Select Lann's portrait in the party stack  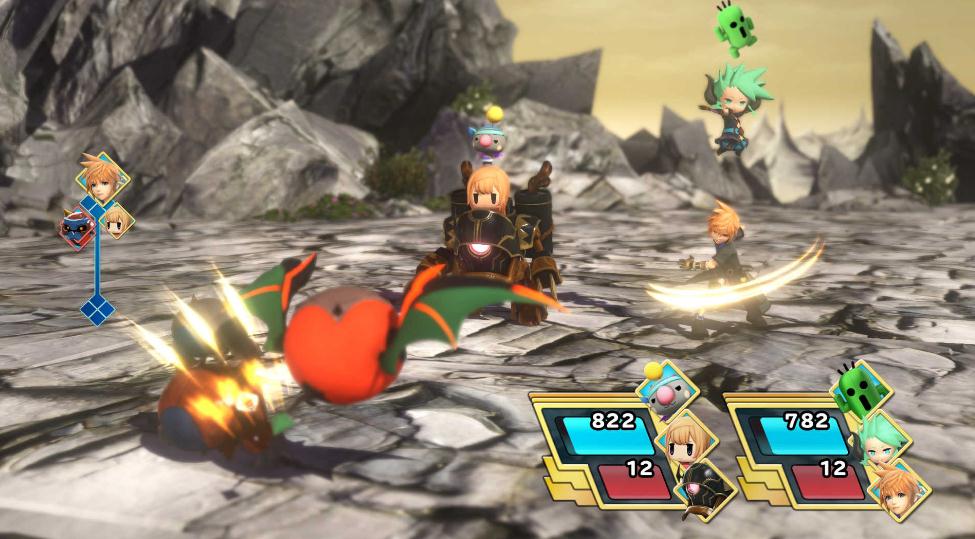coord(899,490)
